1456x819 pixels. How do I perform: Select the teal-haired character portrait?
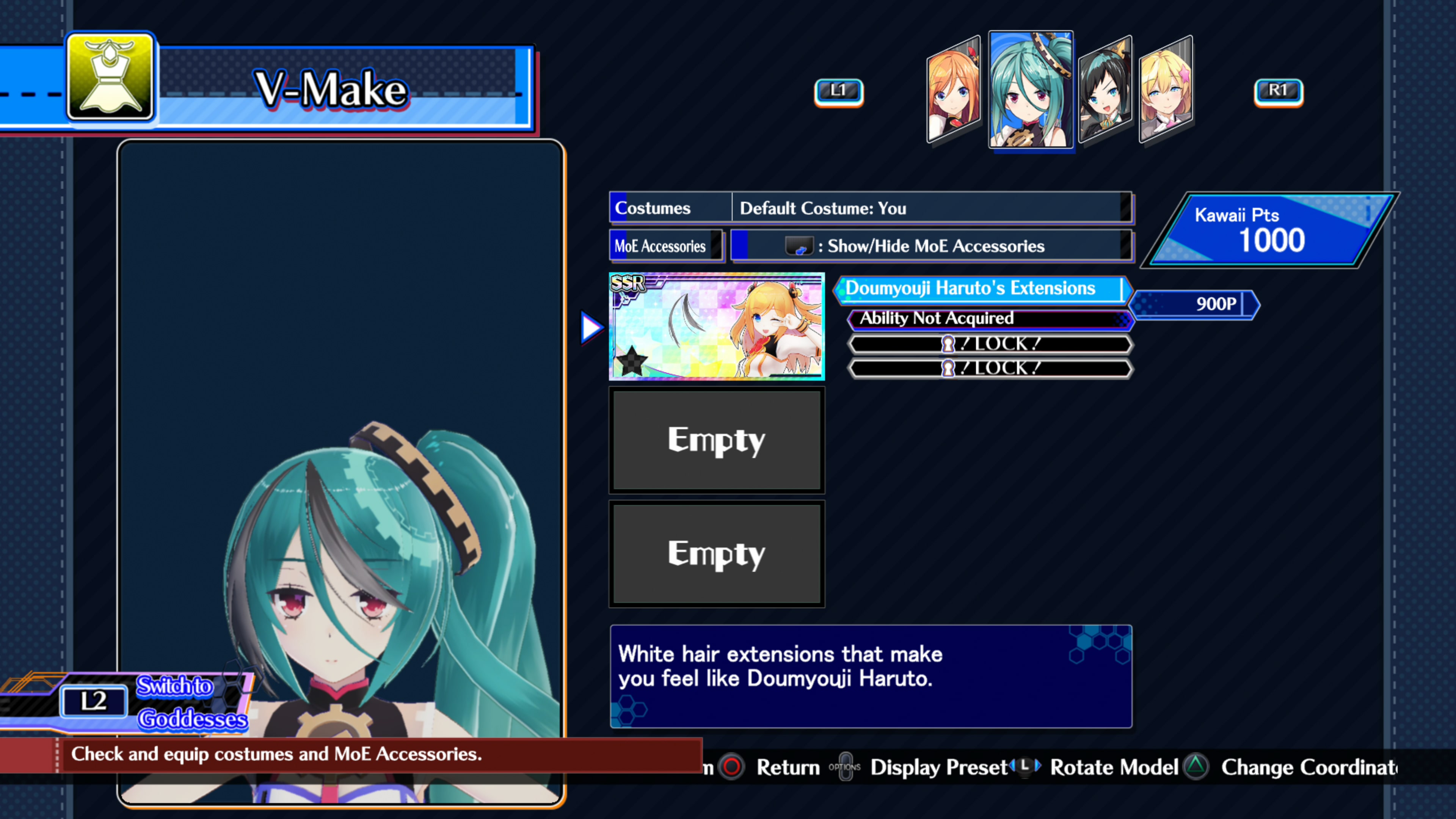[x=1031, y=91]
